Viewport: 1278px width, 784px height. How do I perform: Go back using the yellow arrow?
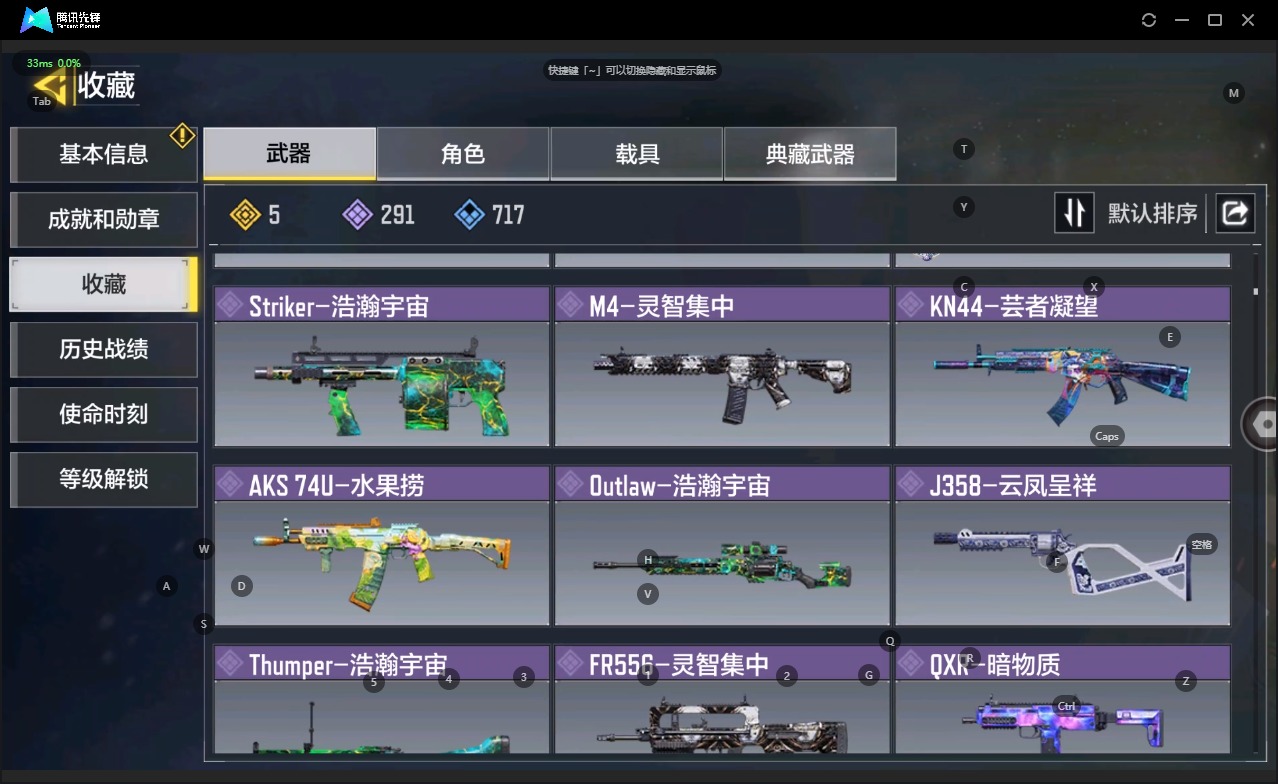point(50,86)
